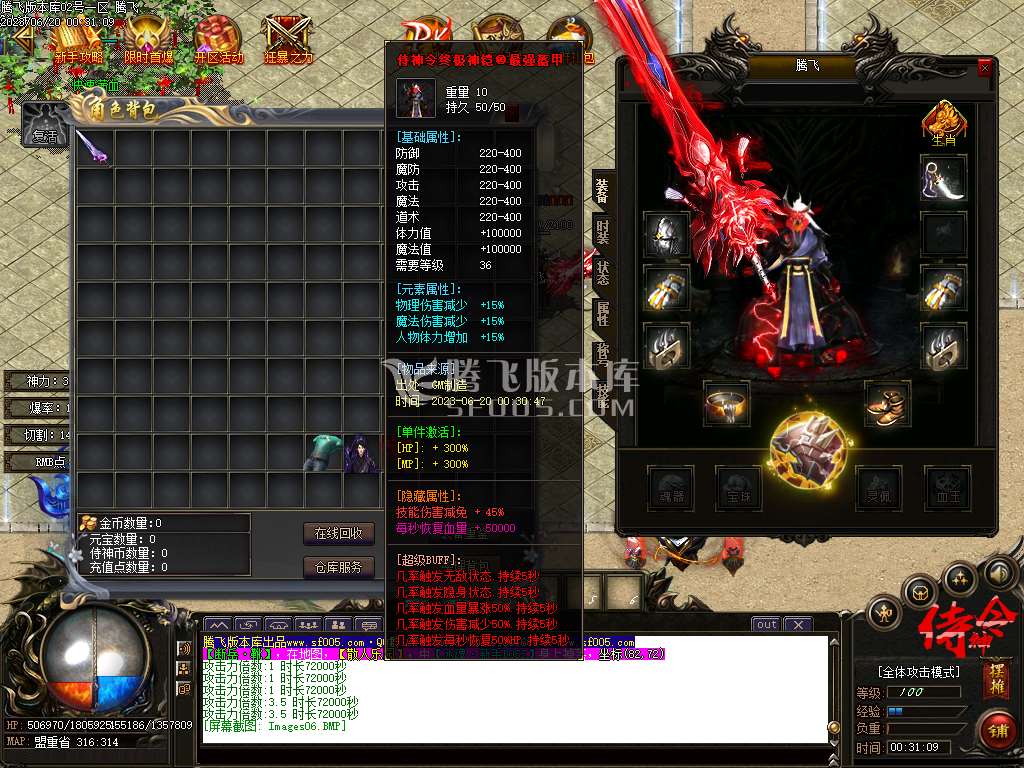This screenshot has height=768, width=1024.
Task: Click the 在线回收 online recycle button
Action: point(339,533)
